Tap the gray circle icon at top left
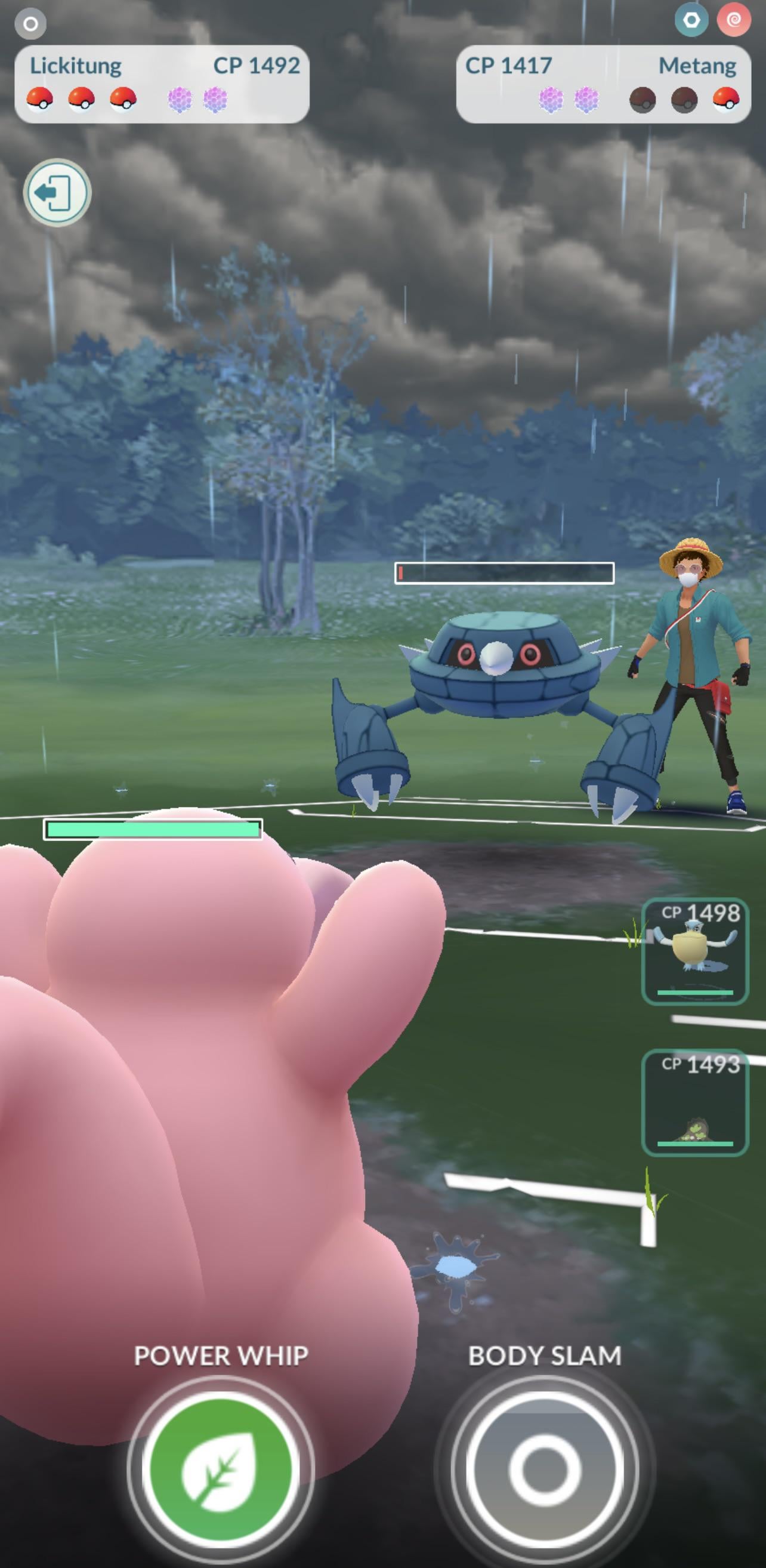Image resolution: width=766 pixels, height=1568 pixels. [30, 24]
